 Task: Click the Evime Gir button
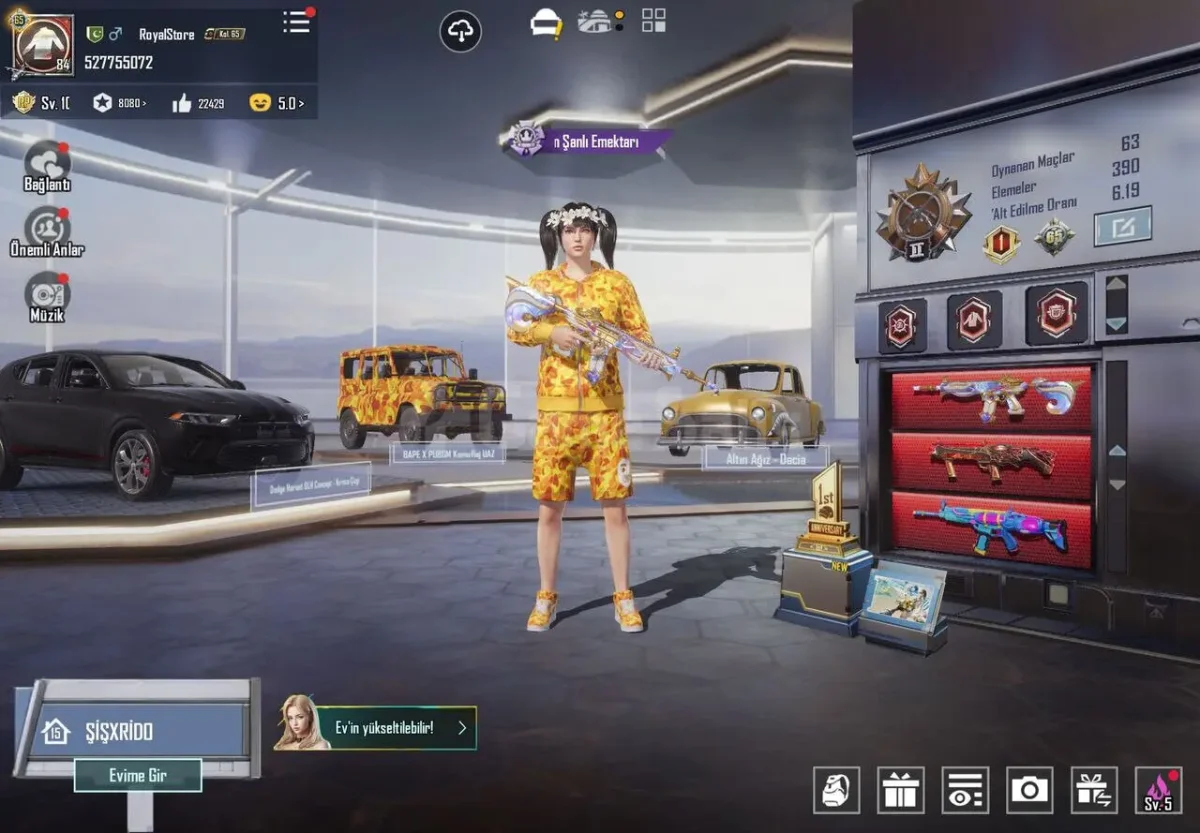pos(138,775)
